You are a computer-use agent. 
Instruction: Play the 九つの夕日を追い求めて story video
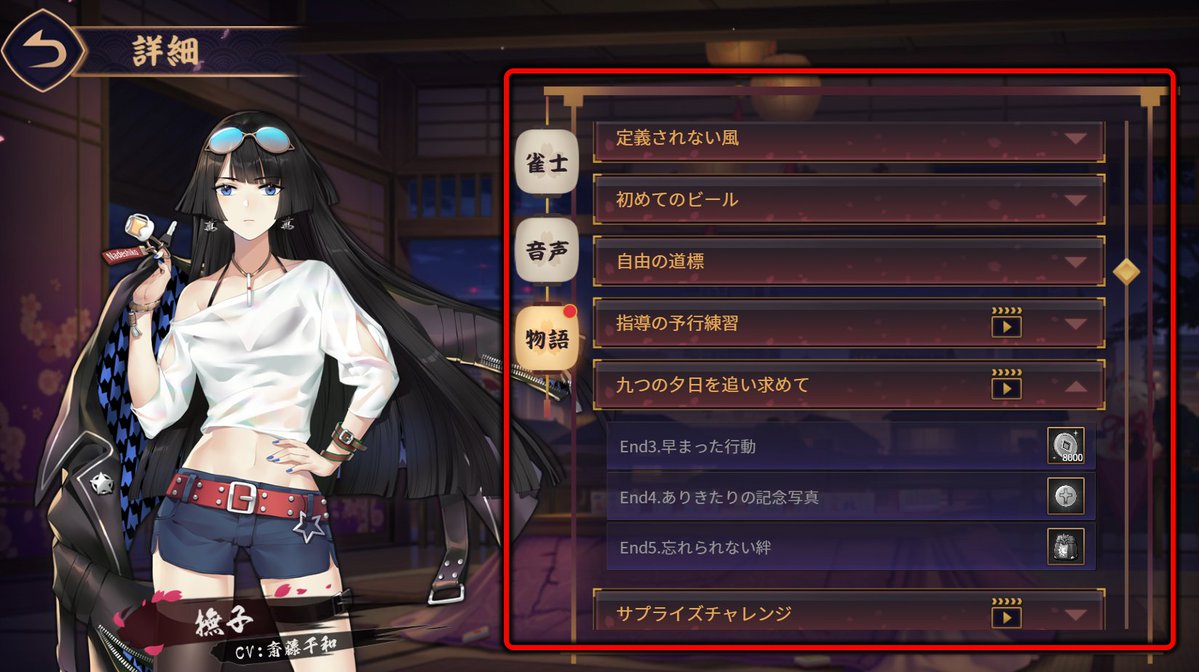click(x=1006, y=385)
